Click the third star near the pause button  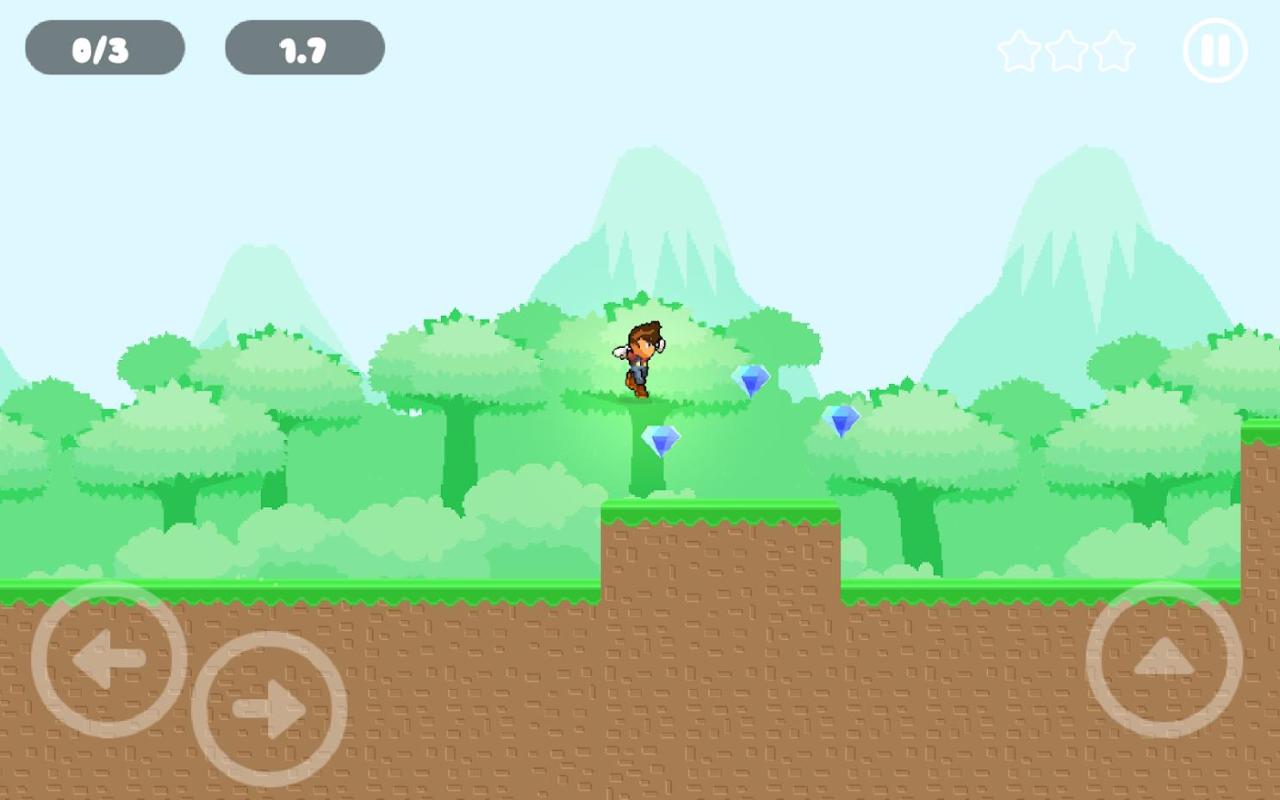[x=1112, y=52]
